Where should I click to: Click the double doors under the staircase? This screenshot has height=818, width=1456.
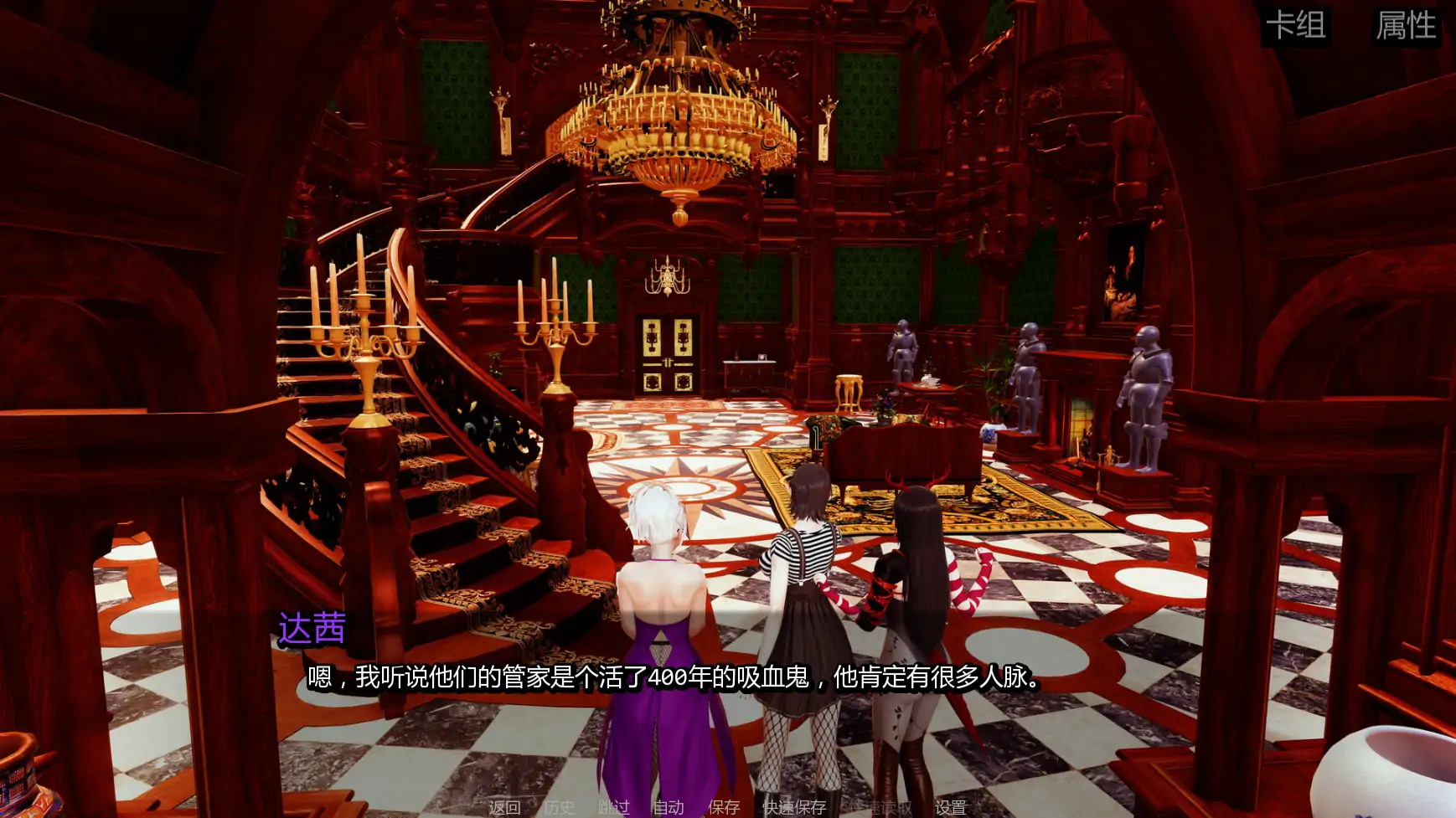(x=668, y=356)
